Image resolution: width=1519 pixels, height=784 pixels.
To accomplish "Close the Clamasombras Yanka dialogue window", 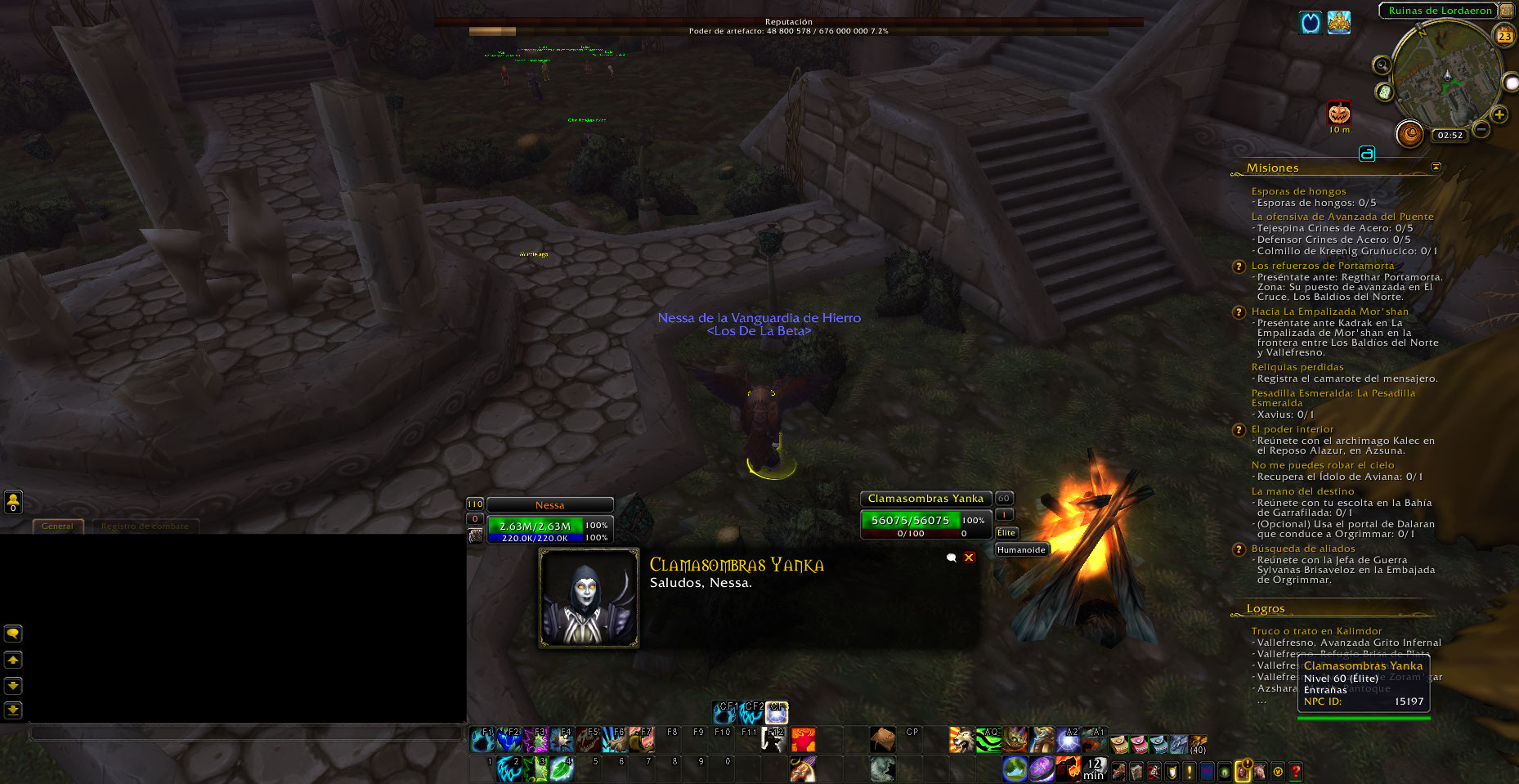I will (x=969, y=558).
